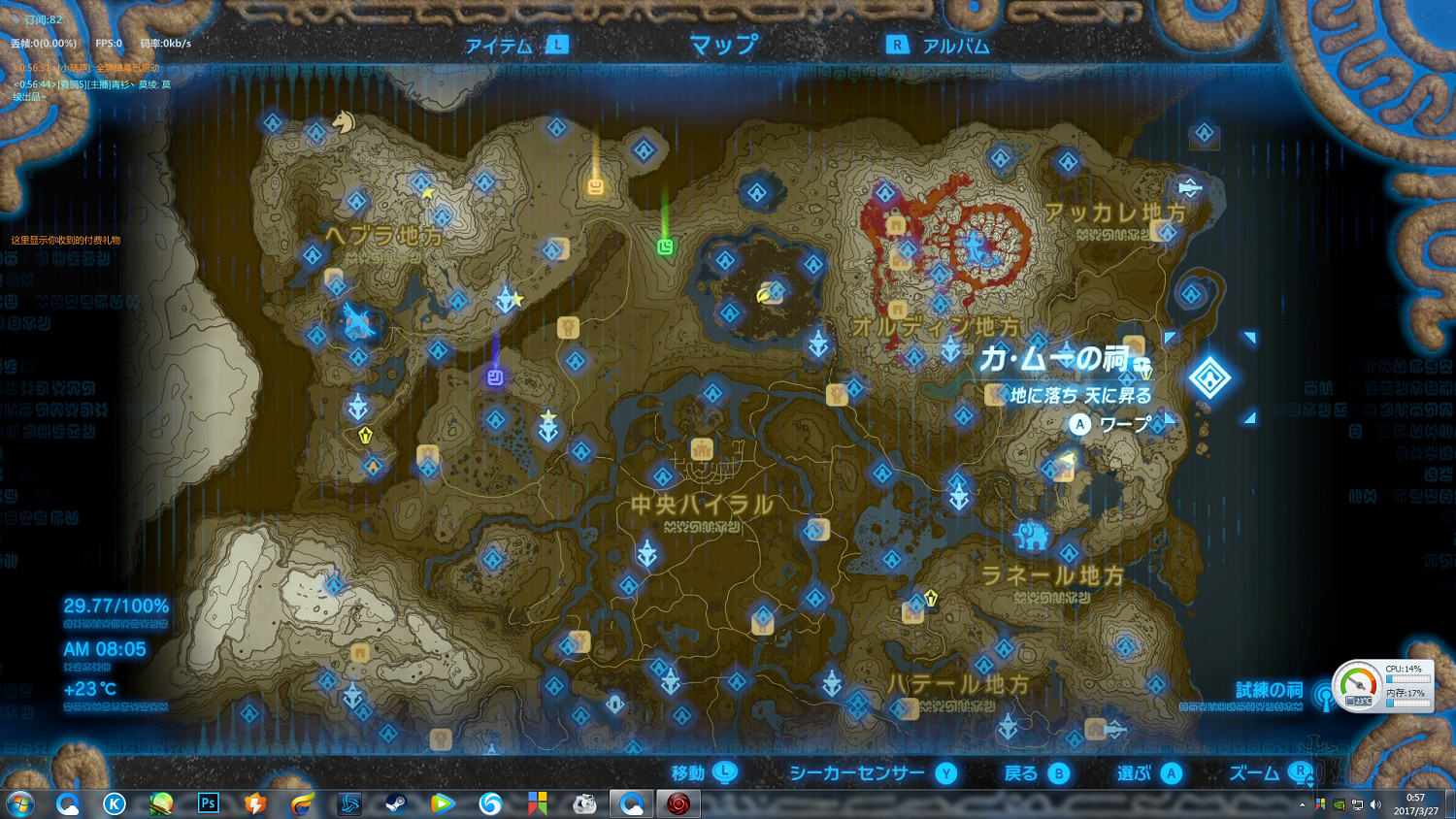Open Photoshop from the taskbar
Screen dimensions: 1456x819
(208, 803)
